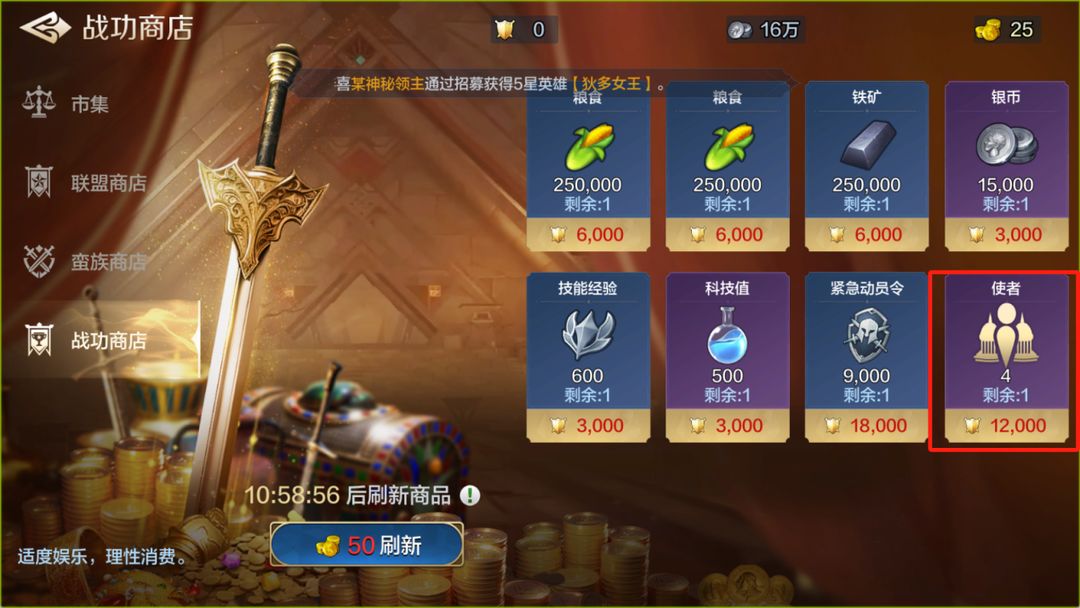Buy the 科技值 blue flask item
Screen dimensions: 1080x608
coord(727,357)
